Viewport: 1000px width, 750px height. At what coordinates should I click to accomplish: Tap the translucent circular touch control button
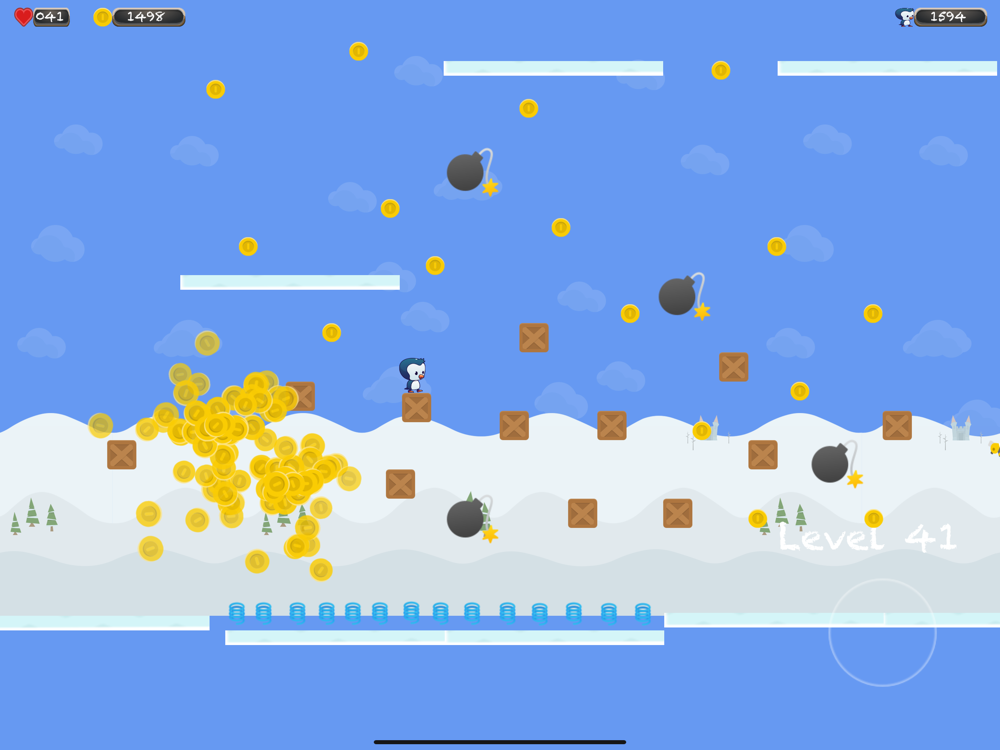click(x=882, y=632)
